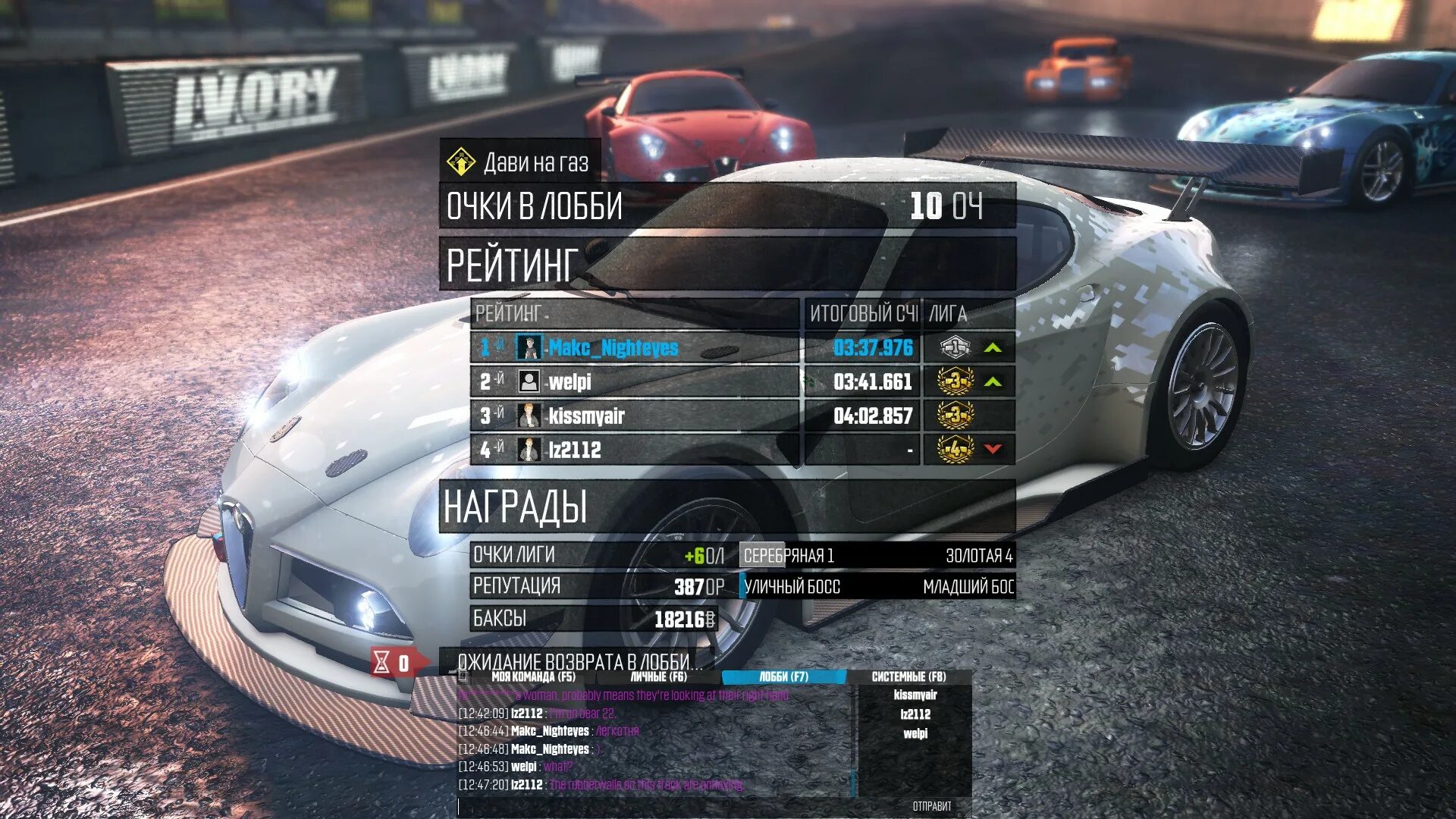Image resolution: width=1456 pixels, height=819 pixels.
Task: Open the Личные chat tab
Action: [658, 676]
